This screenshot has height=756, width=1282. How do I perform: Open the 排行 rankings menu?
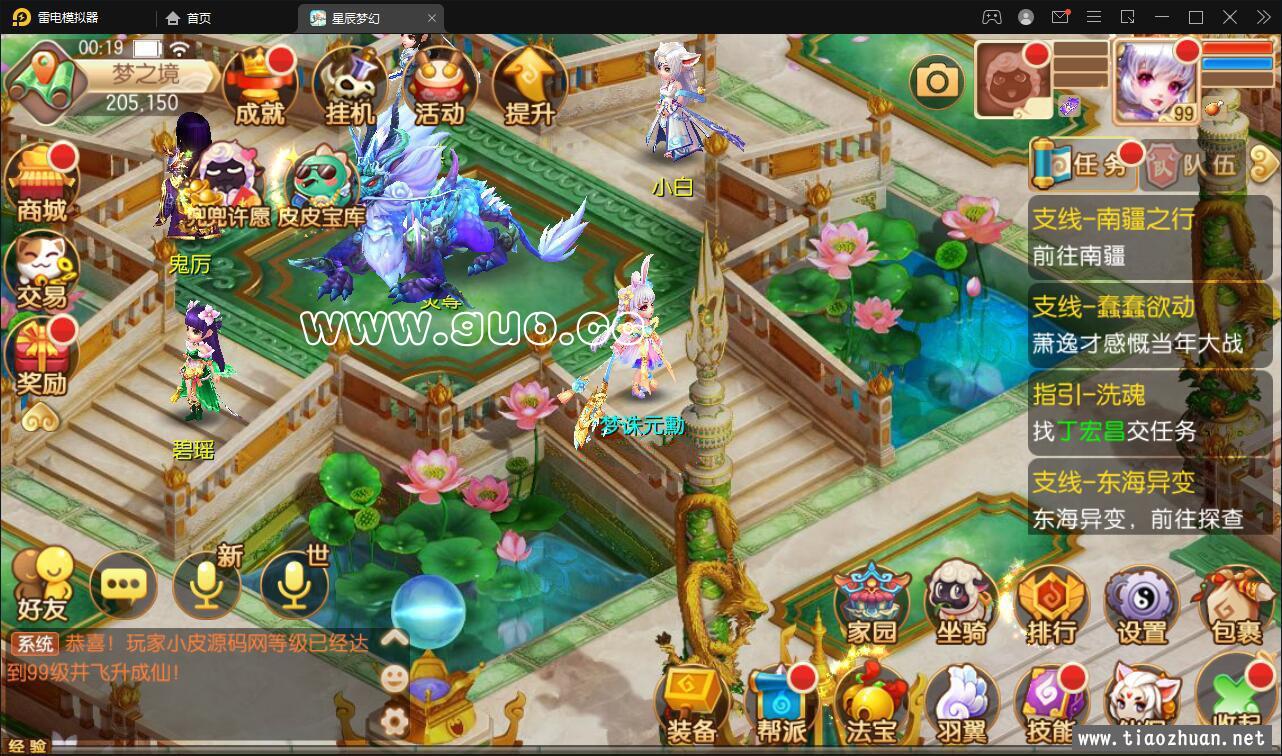coord(1051,604)
